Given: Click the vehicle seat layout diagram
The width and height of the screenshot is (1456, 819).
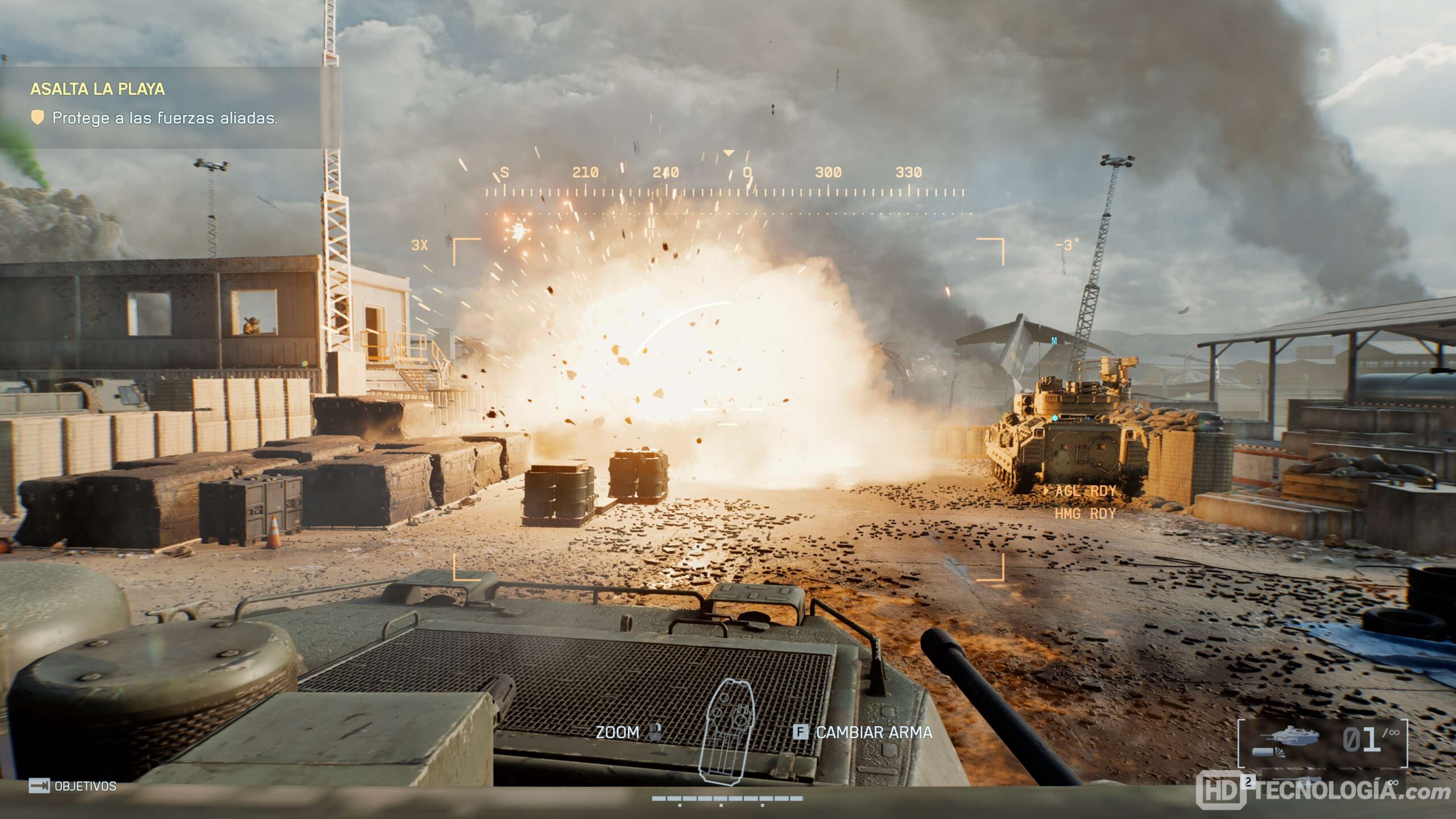Looking at the screenshot, I should pos(729,731).
